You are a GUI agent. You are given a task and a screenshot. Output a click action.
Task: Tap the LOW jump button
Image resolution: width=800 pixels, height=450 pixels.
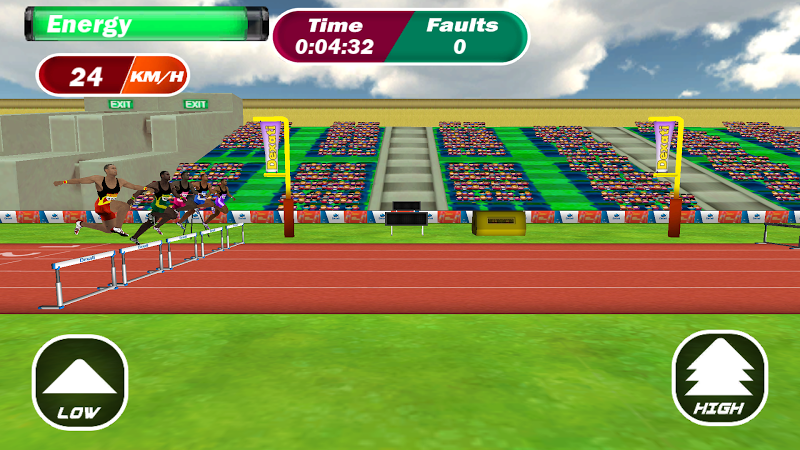pos(80,382)
